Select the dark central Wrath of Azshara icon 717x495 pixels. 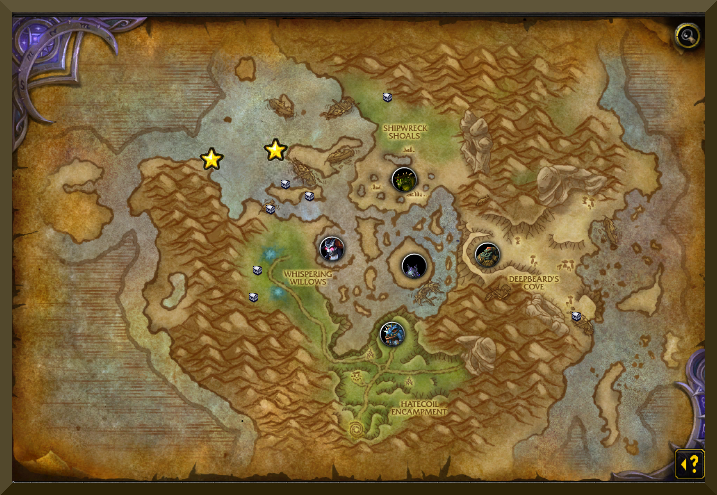[x=414, y=266]
